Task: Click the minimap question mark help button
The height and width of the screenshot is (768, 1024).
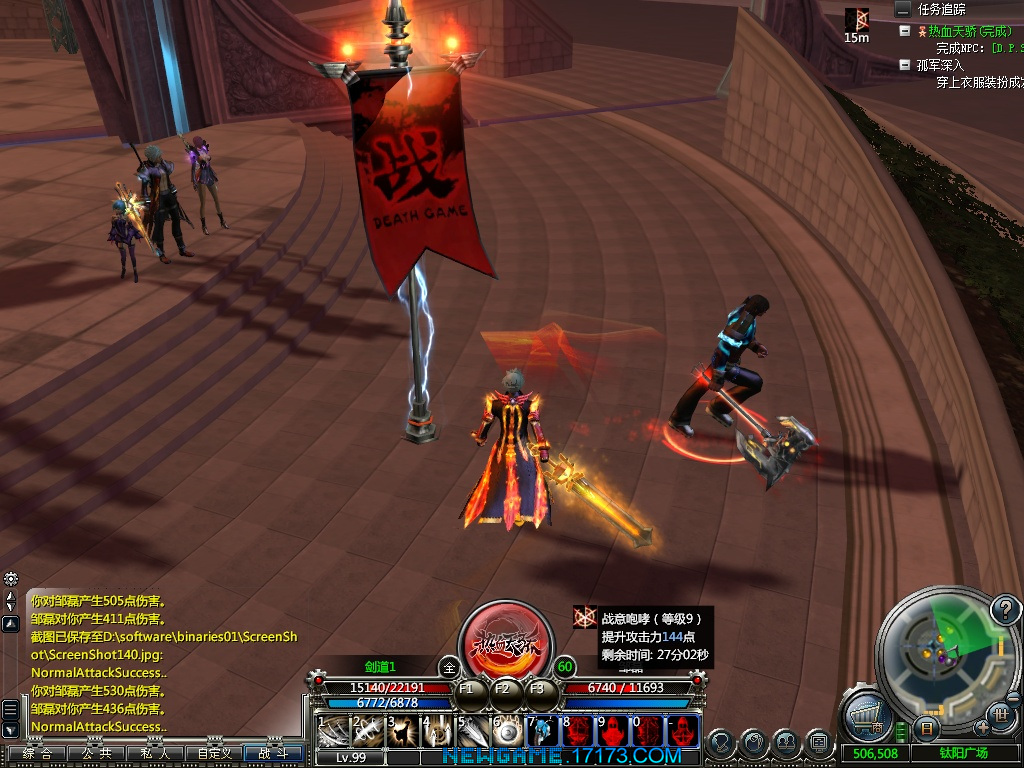Action: [x=1004, y=609]
